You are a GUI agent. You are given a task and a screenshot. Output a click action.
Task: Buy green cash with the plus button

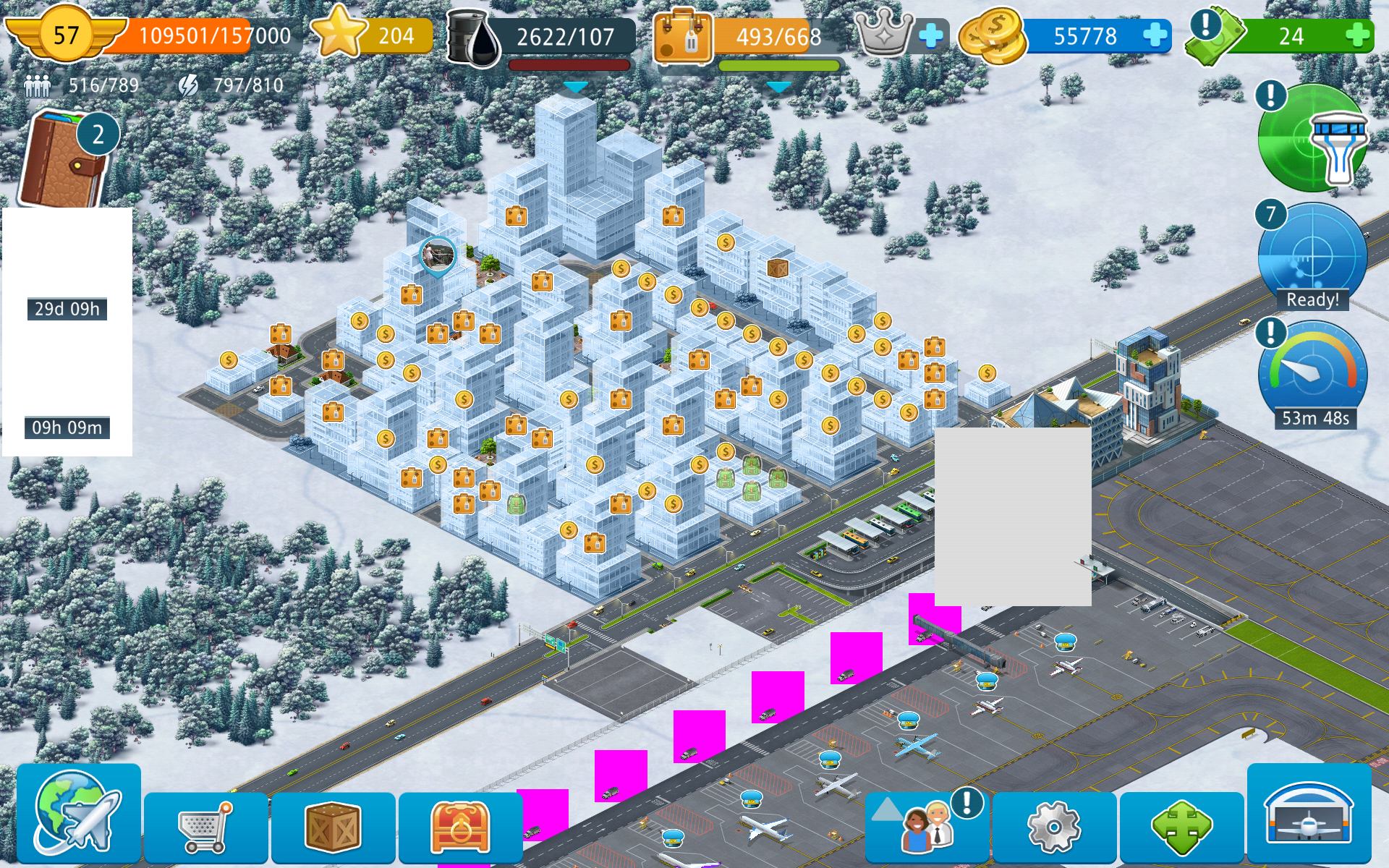click(x=1358, y=35)
